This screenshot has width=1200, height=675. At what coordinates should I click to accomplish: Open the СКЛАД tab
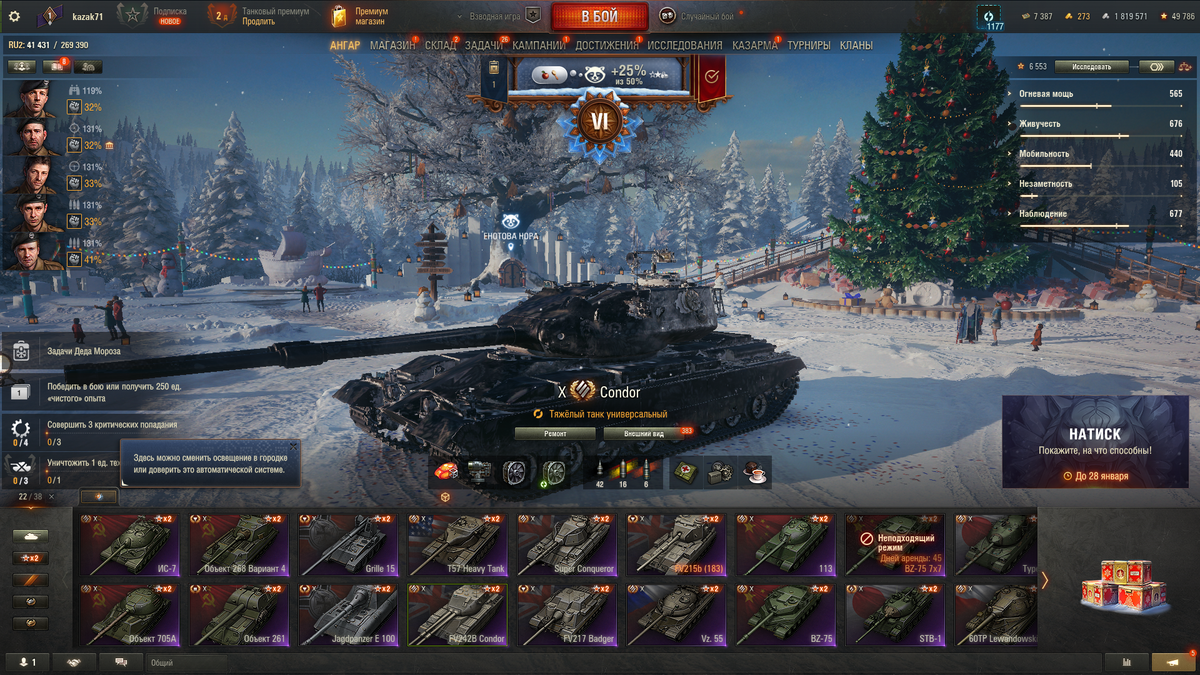tap(440, 45)
